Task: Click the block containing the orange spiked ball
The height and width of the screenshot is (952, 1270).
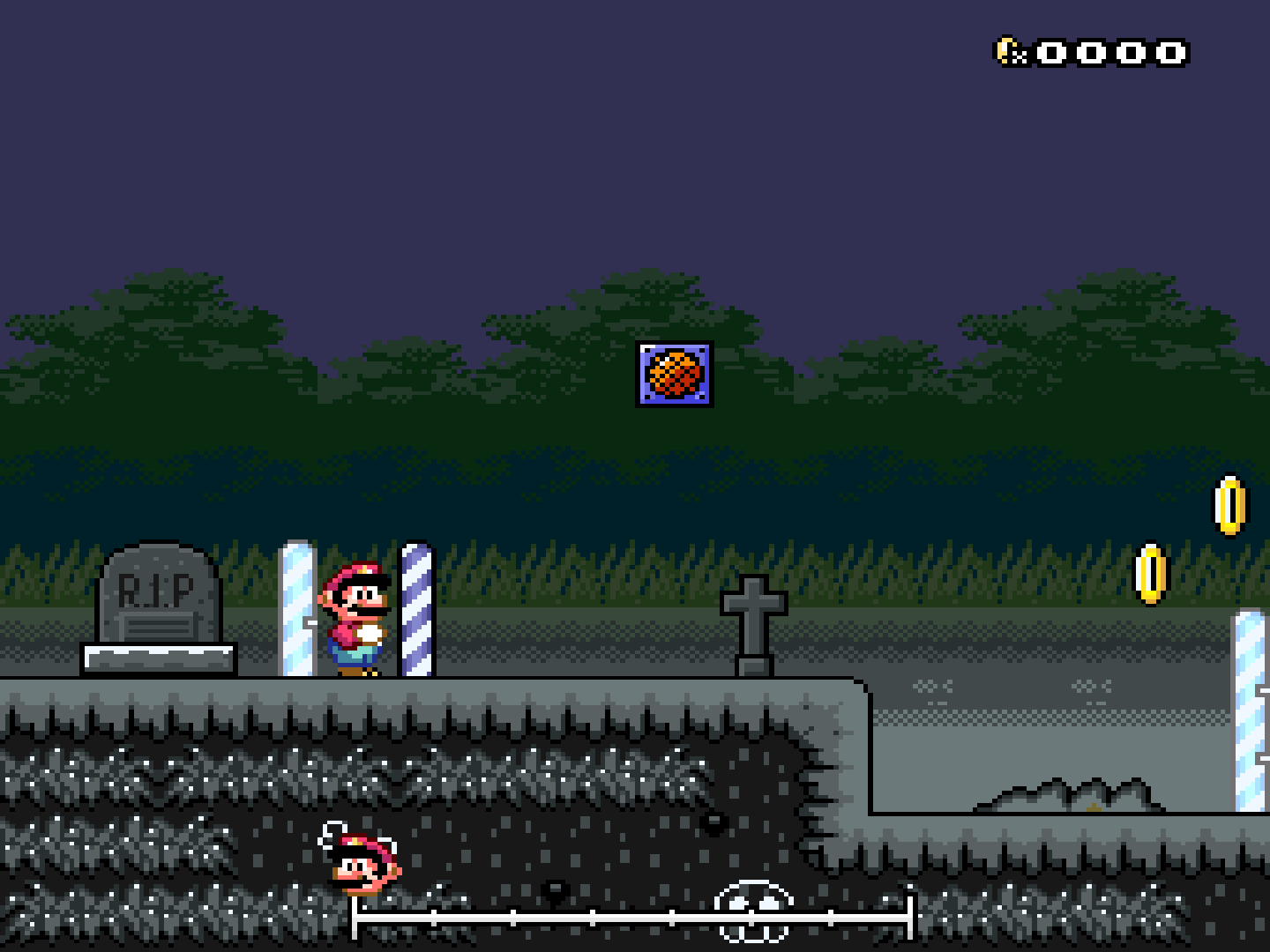Action: coord(673,374)
